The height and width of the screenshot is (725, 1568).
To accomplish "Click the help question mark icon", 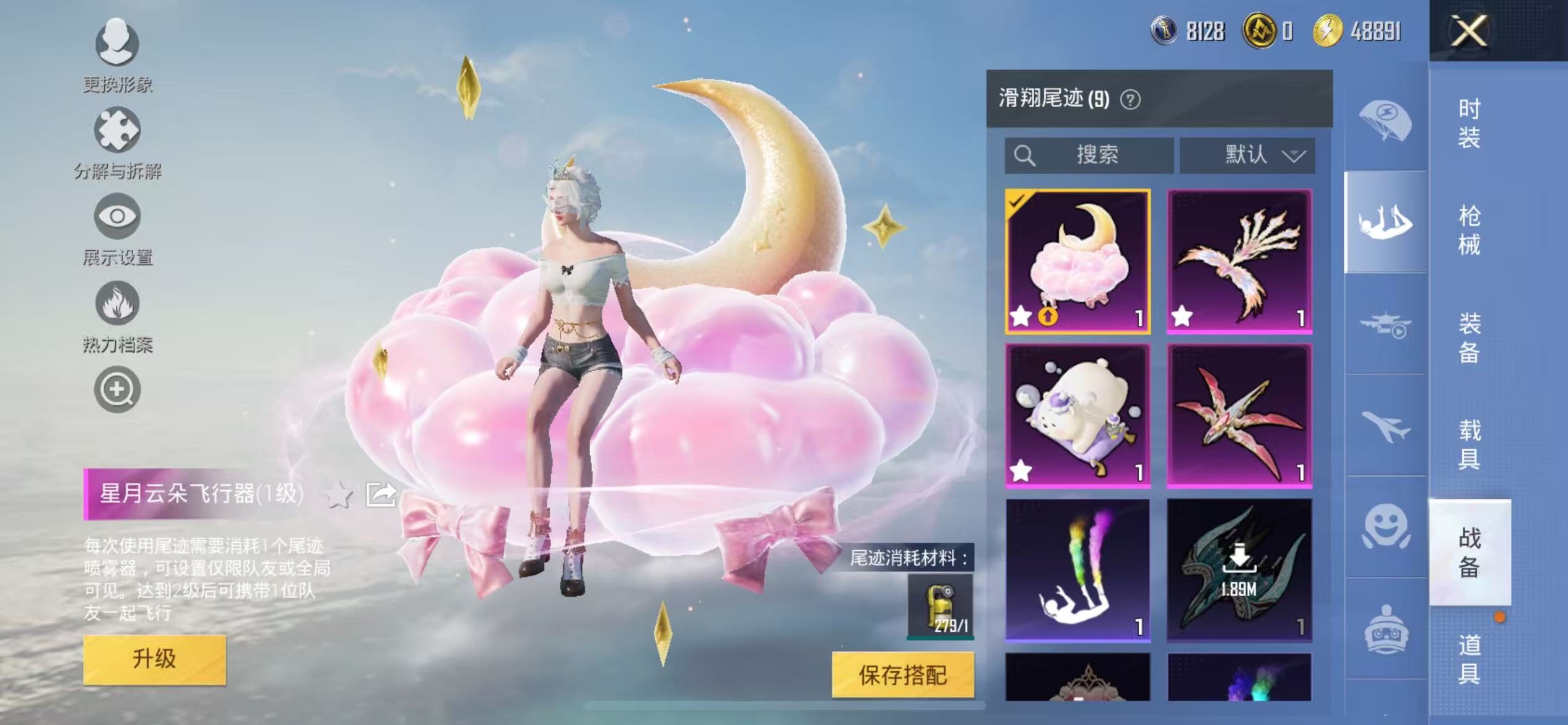I will (1130, 100).
